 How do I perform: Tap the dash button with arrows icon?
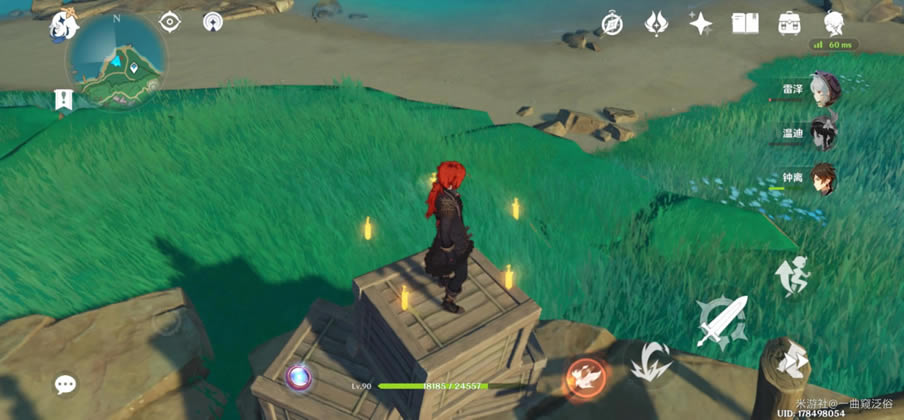(x=791, y=358)
